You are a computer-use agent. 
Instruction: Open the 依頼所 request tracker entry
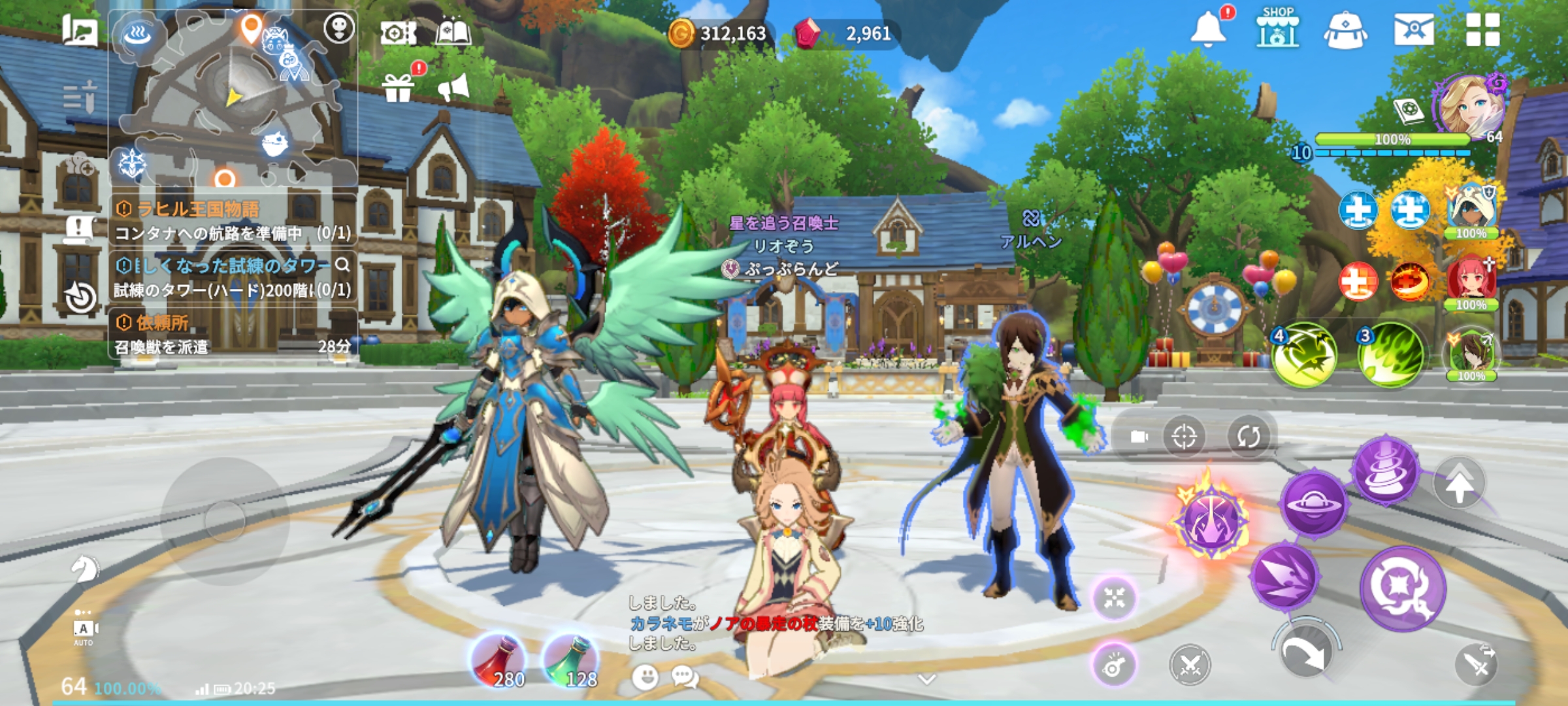tap(233, 333)
